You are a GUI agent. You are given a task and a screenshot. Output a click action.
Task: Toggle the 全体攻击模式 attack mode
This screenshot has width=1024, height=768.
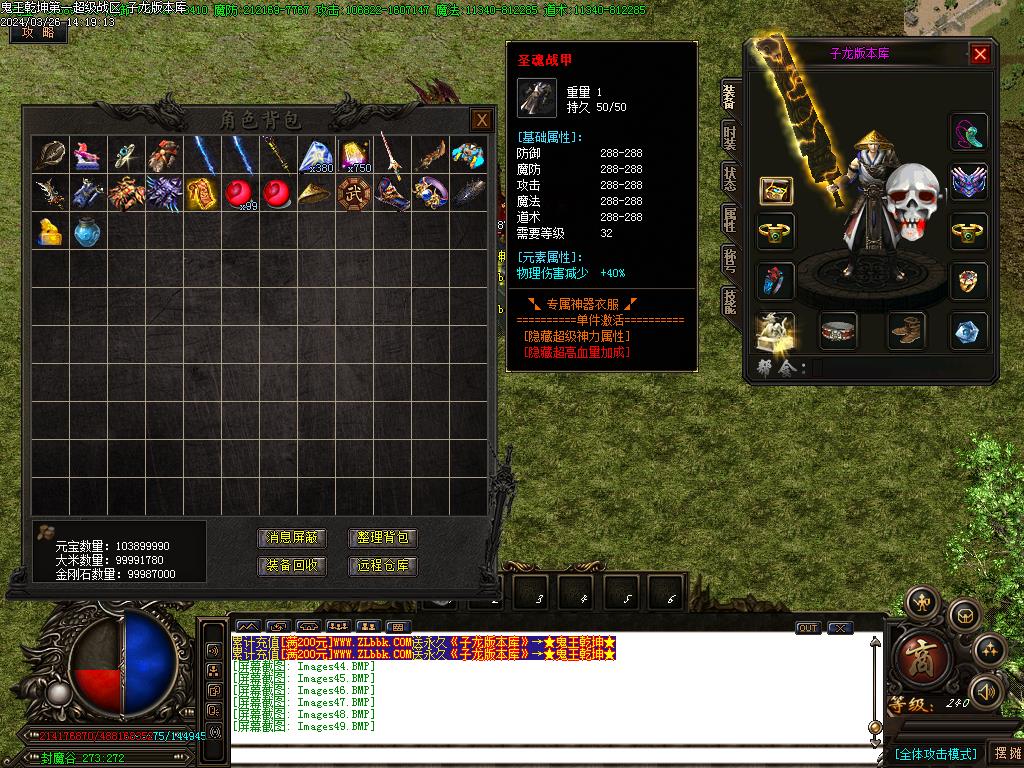coord(935,754)
